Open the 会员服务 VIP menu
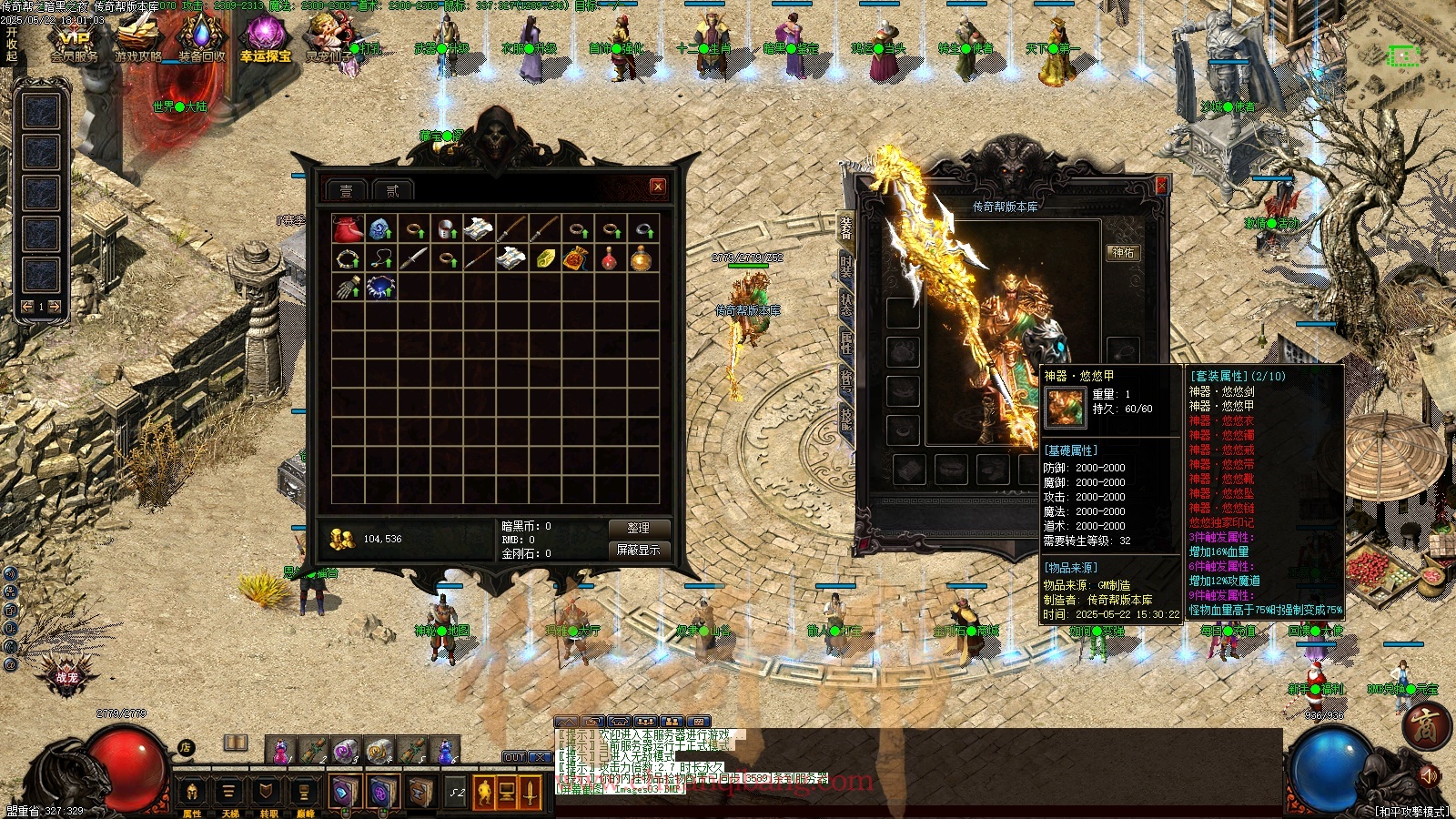 click(x=74, y=41)
